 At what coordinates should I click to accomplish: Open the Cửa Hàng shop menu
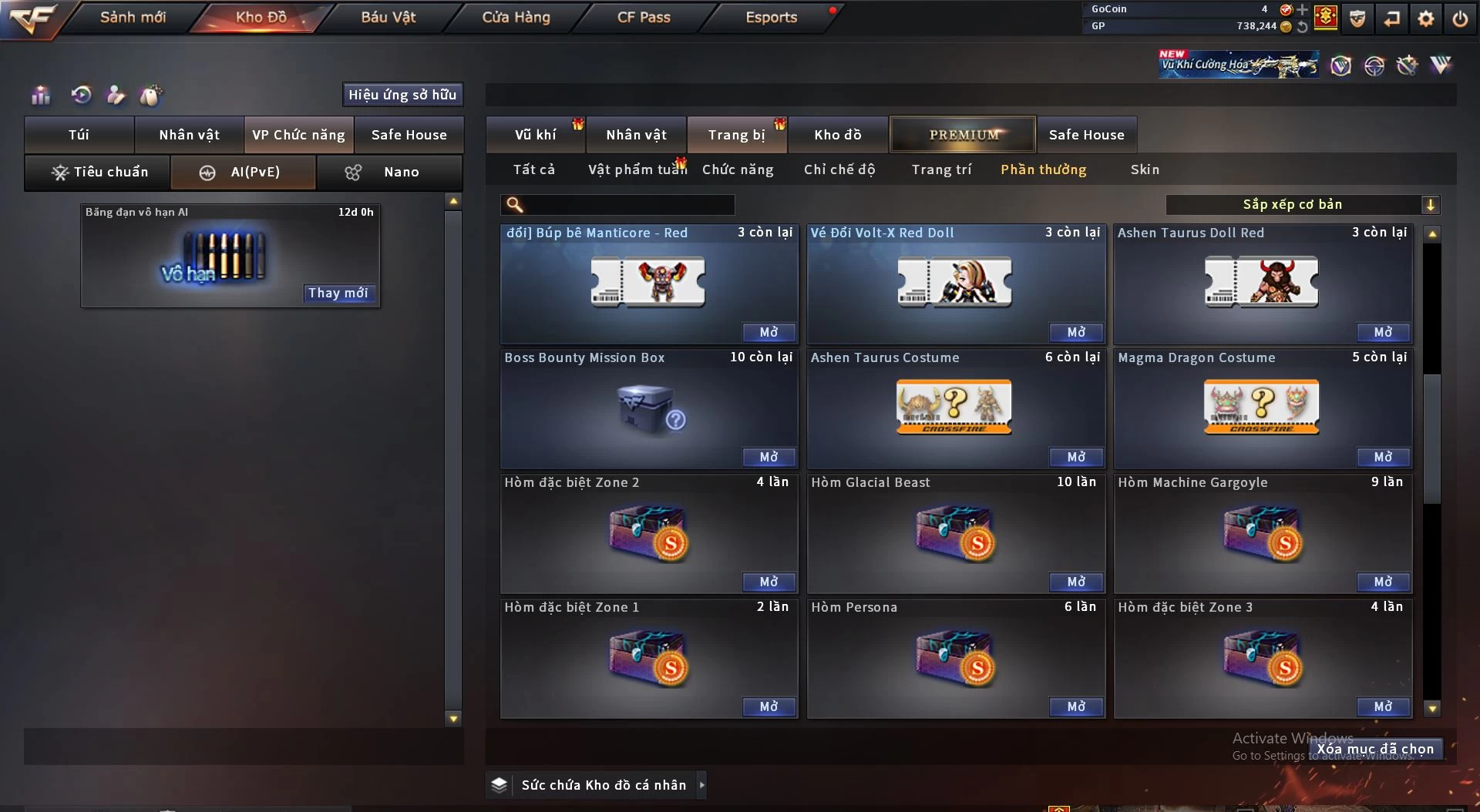coord(516,17)
